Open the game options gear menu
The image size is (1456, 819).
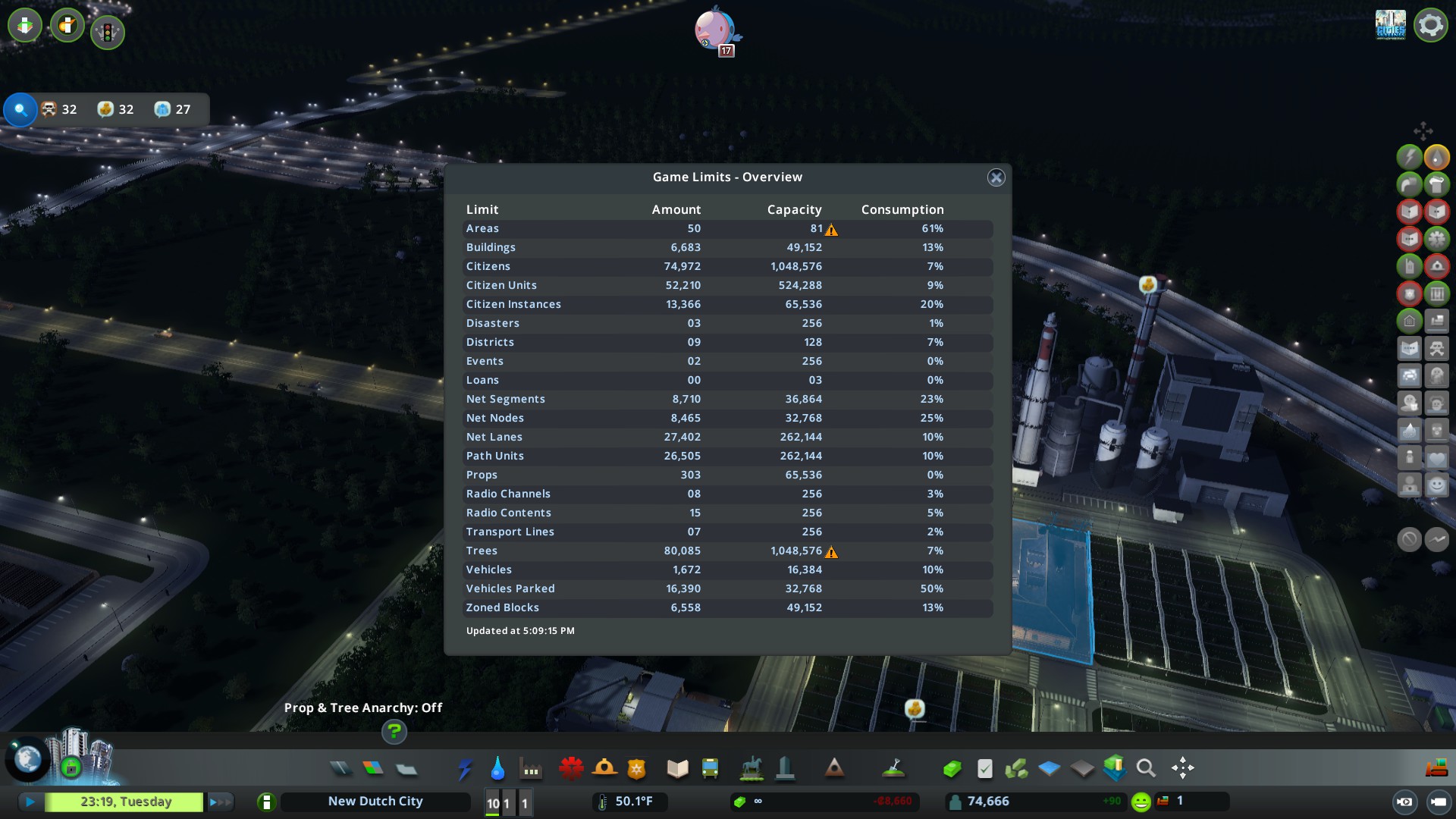[1430, 24]
